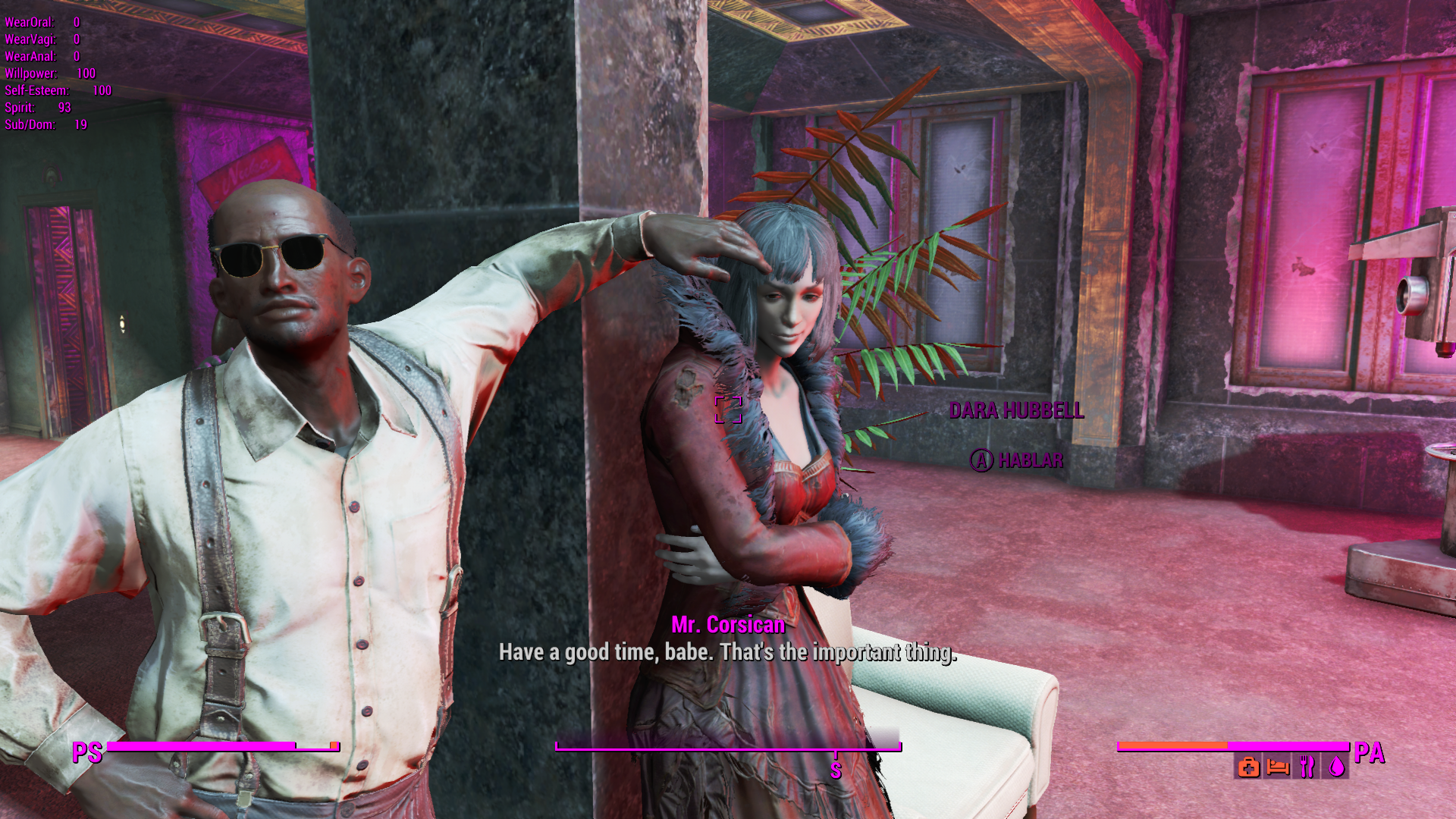
Task: Click the compass strip at bottom center
Action: tap(728, 747)
